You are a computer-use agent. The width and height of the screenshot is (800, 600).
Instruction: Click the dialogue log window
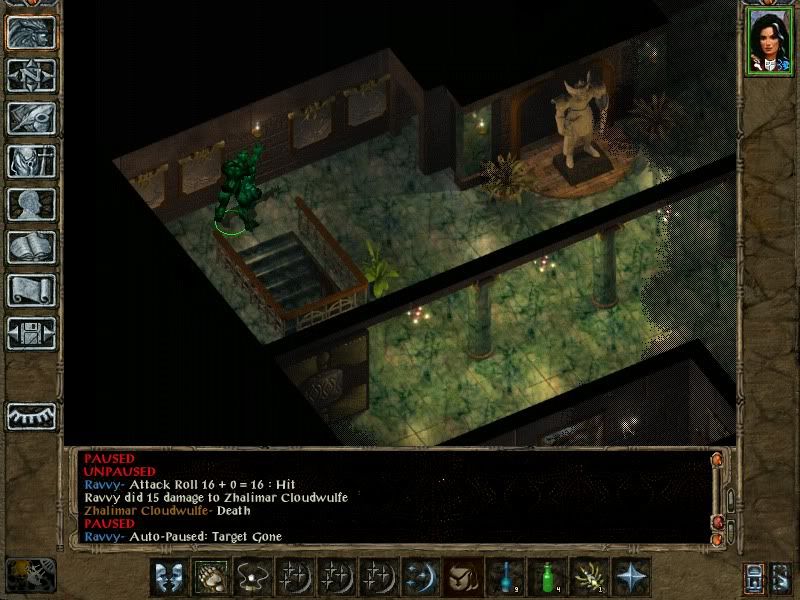click(x=390, y=497)
